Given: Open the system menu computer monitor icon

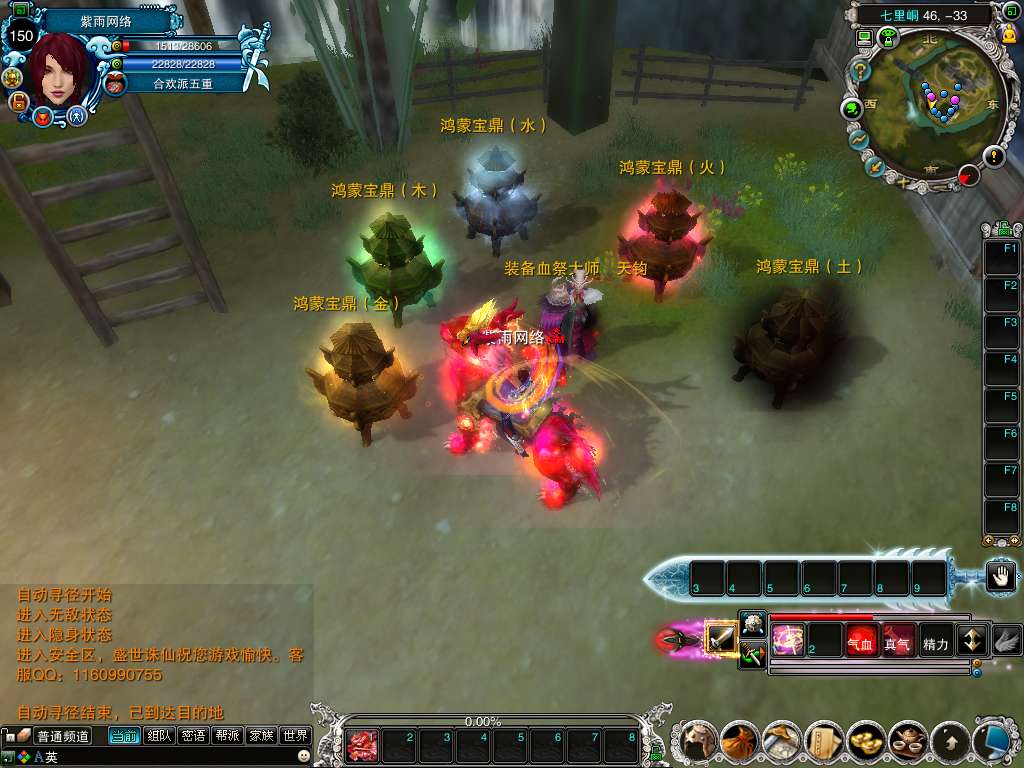Looking at the screenshot, I should [x=993, y=741].
